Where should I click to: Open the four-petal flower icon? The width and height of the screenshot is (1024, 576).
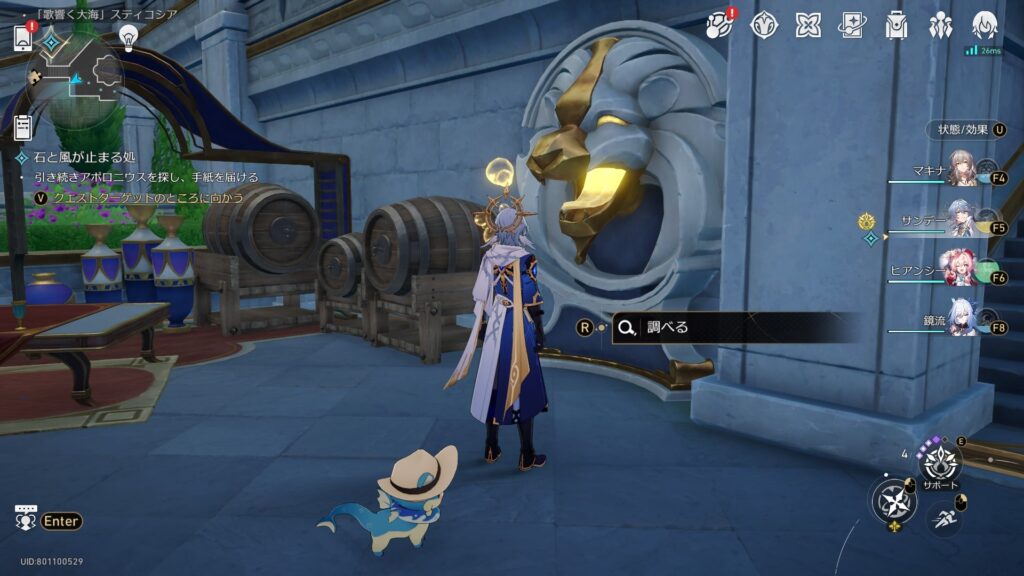click(x=808, y=25)
